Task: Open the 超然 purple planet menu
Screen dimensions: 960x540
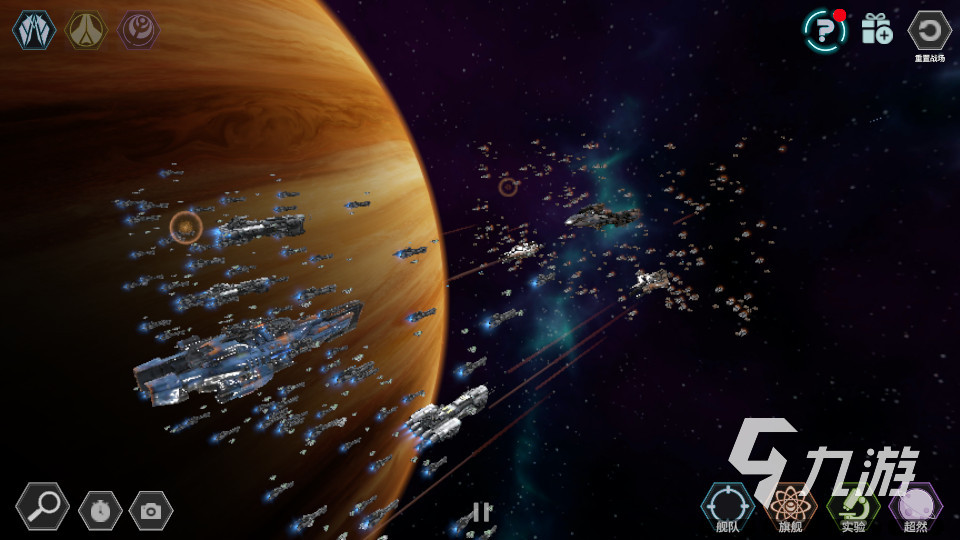Action: (916, 506)
